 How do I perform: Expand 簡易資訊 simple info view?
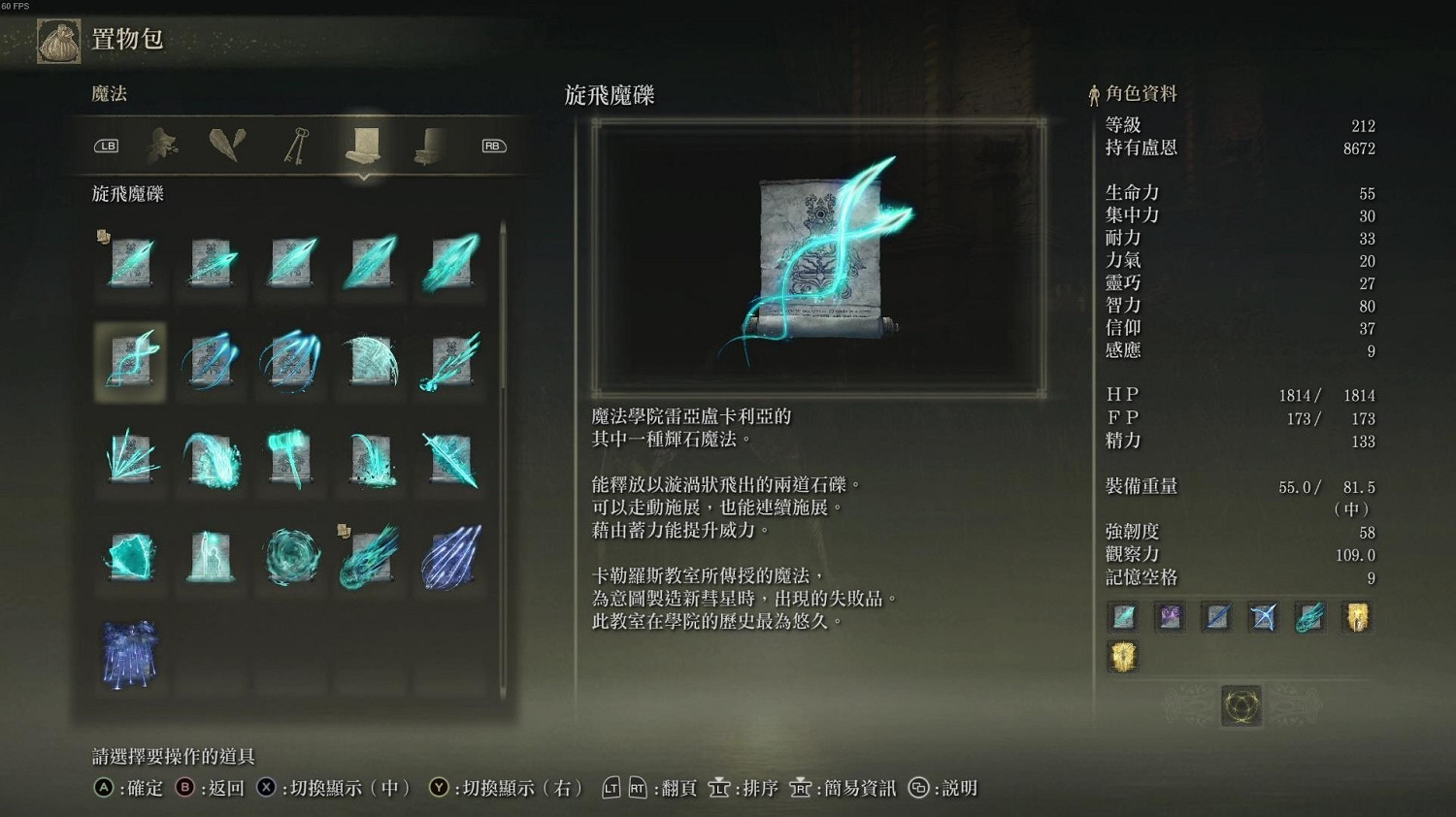point(849,788)
